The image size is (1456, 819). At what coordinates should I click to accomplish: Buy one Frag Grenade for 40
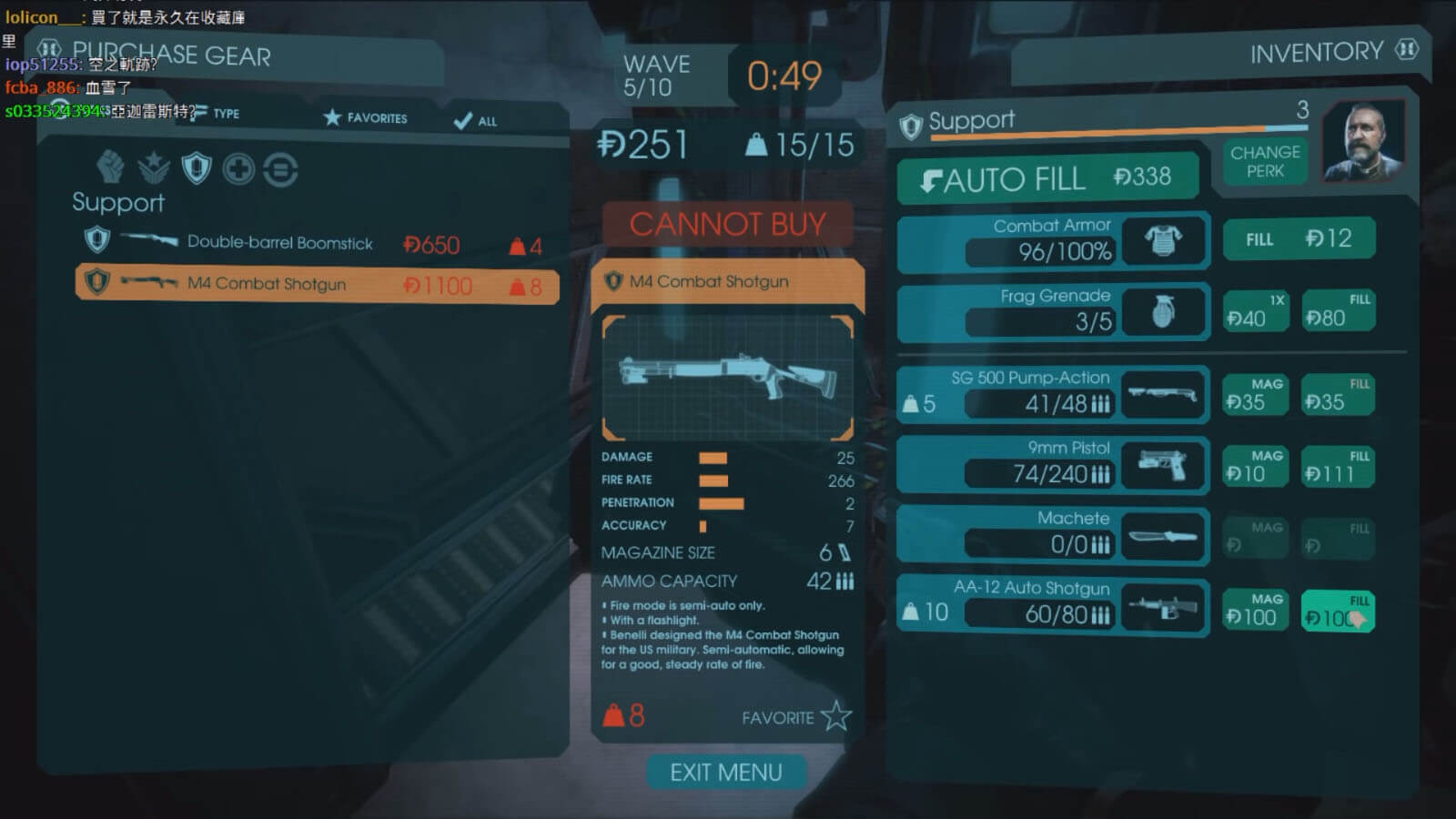[1256, 311]
